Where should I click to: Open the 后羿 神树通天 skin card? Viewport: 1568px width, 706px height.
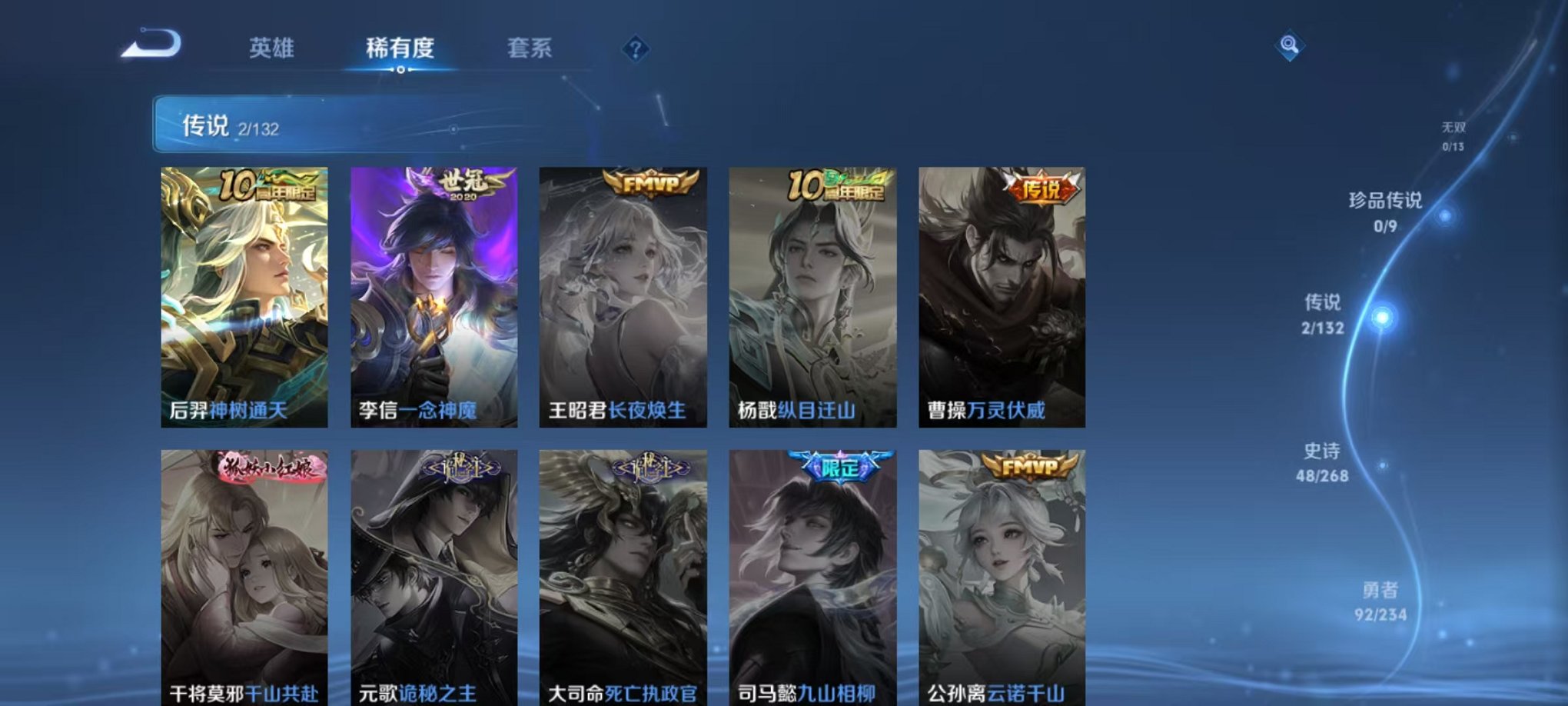pyautogui.click(x=244, y=292)
